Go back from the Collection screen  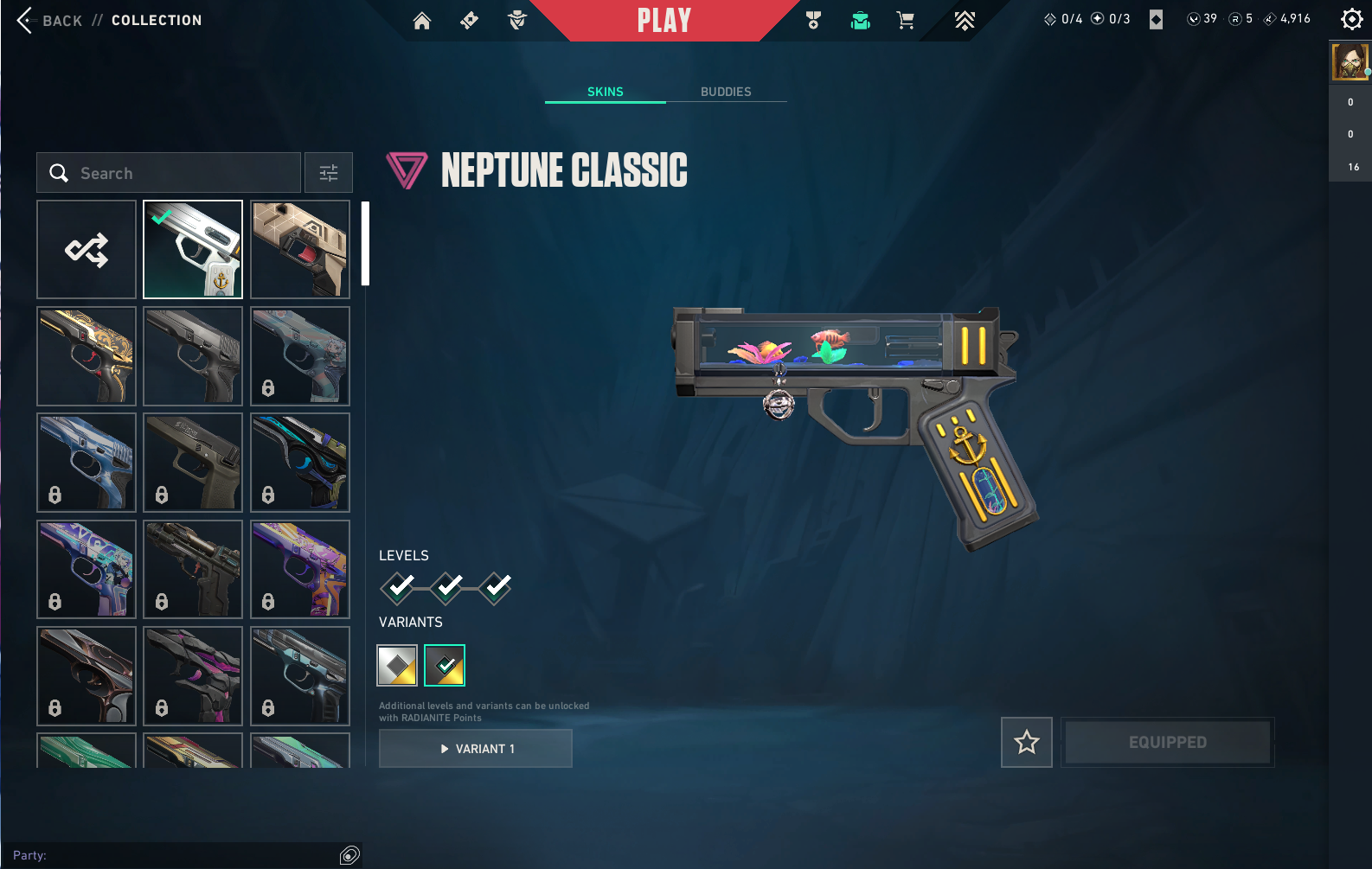50,20
